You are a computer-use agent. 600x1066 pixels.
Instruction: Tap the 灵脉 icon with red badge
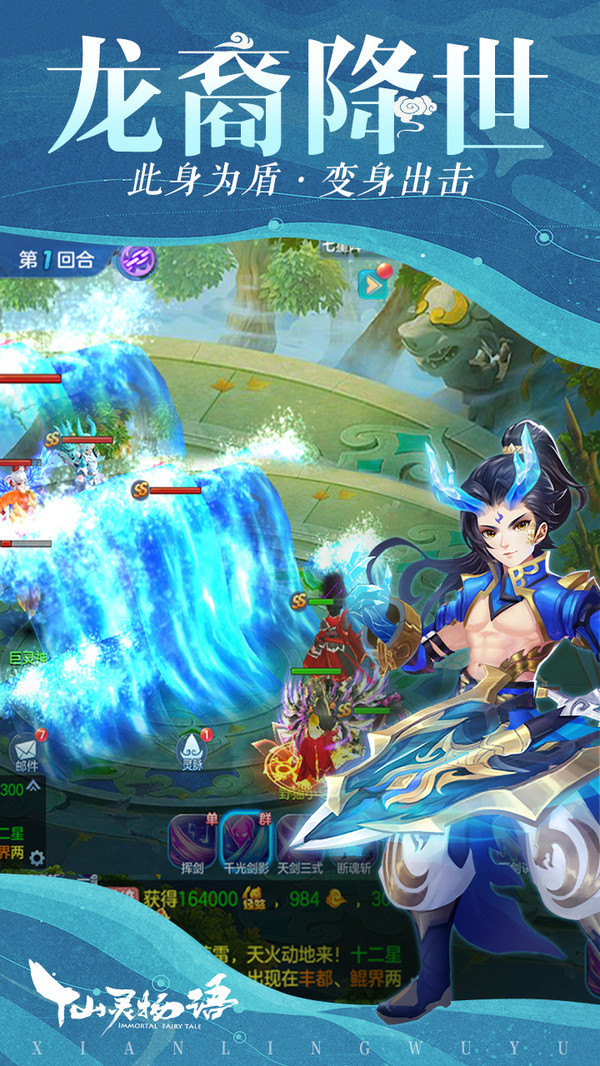[190, 749]
